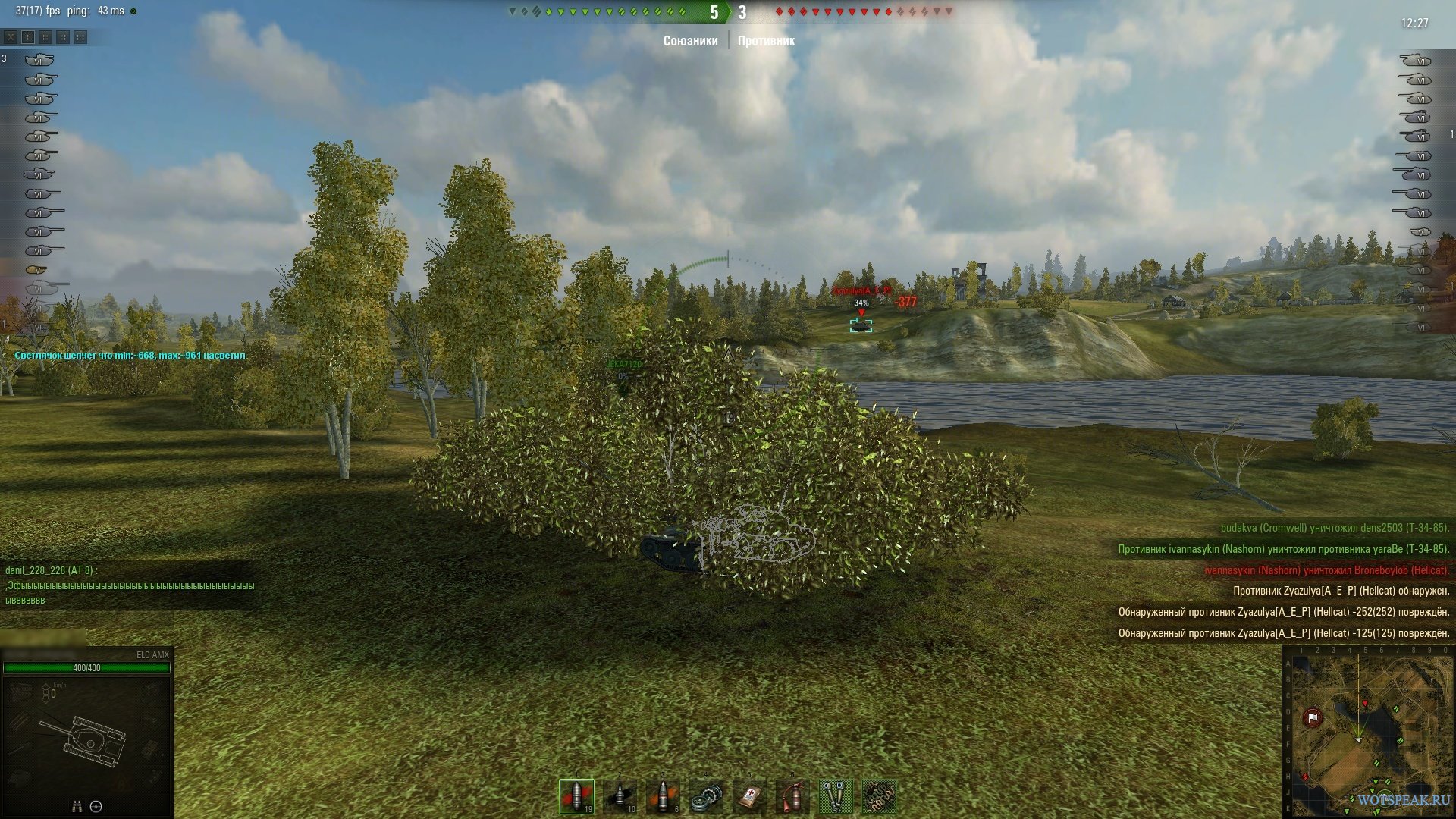Select the widest team panel layout button
The height and width of the screenshot is (819, 1456).
(80, 36)
